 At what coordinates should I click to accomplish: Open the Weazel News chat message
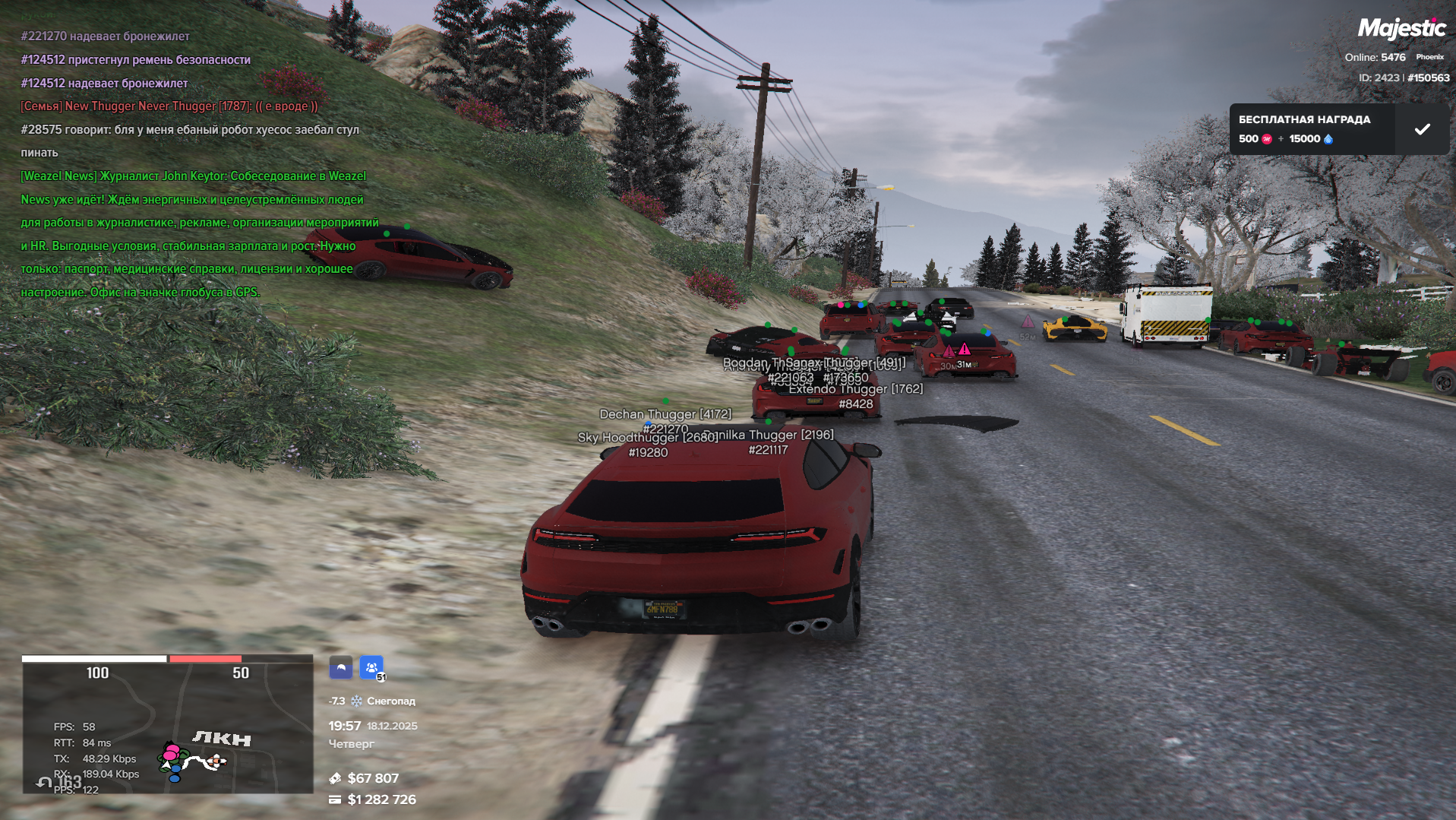[194, 233]
